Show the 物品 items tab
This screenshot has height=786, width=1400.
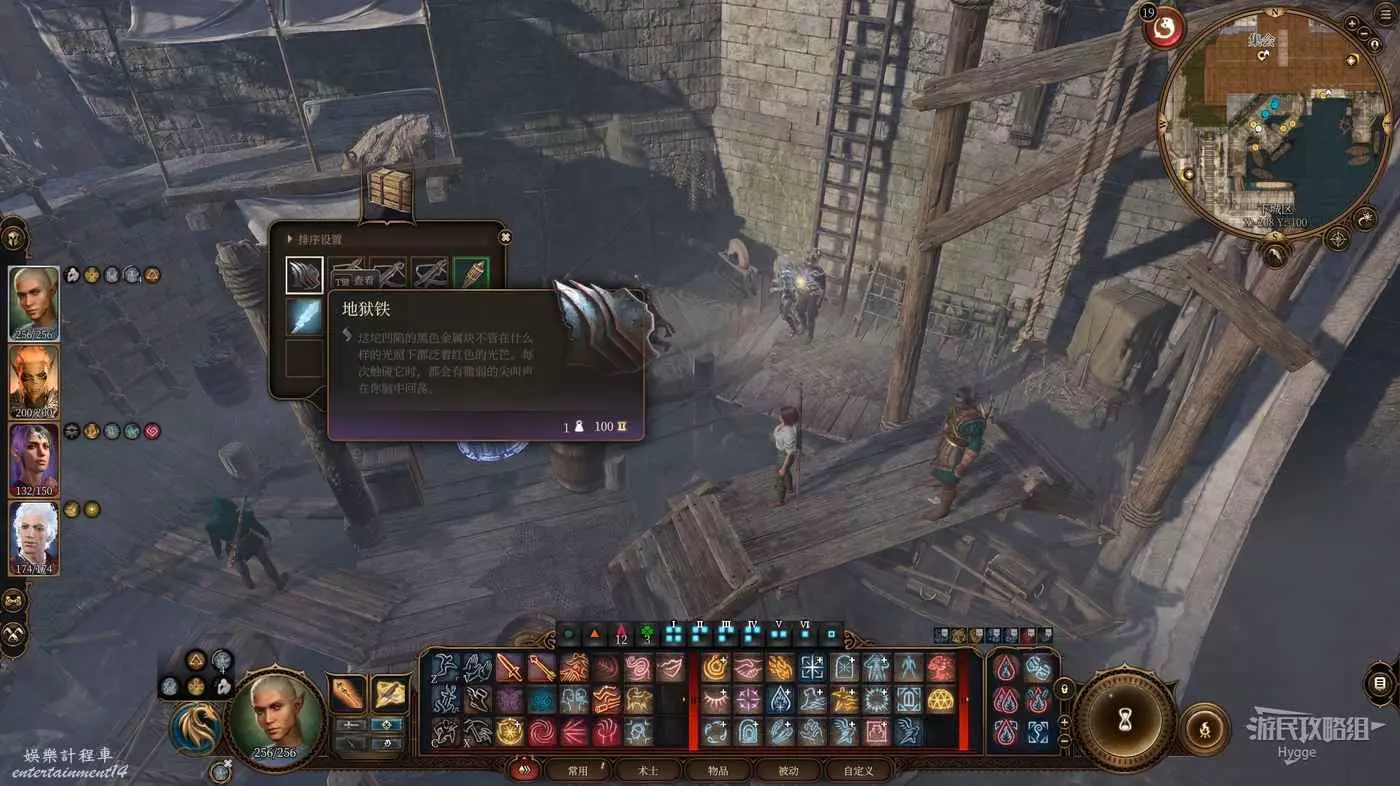[x=717, y=770]
